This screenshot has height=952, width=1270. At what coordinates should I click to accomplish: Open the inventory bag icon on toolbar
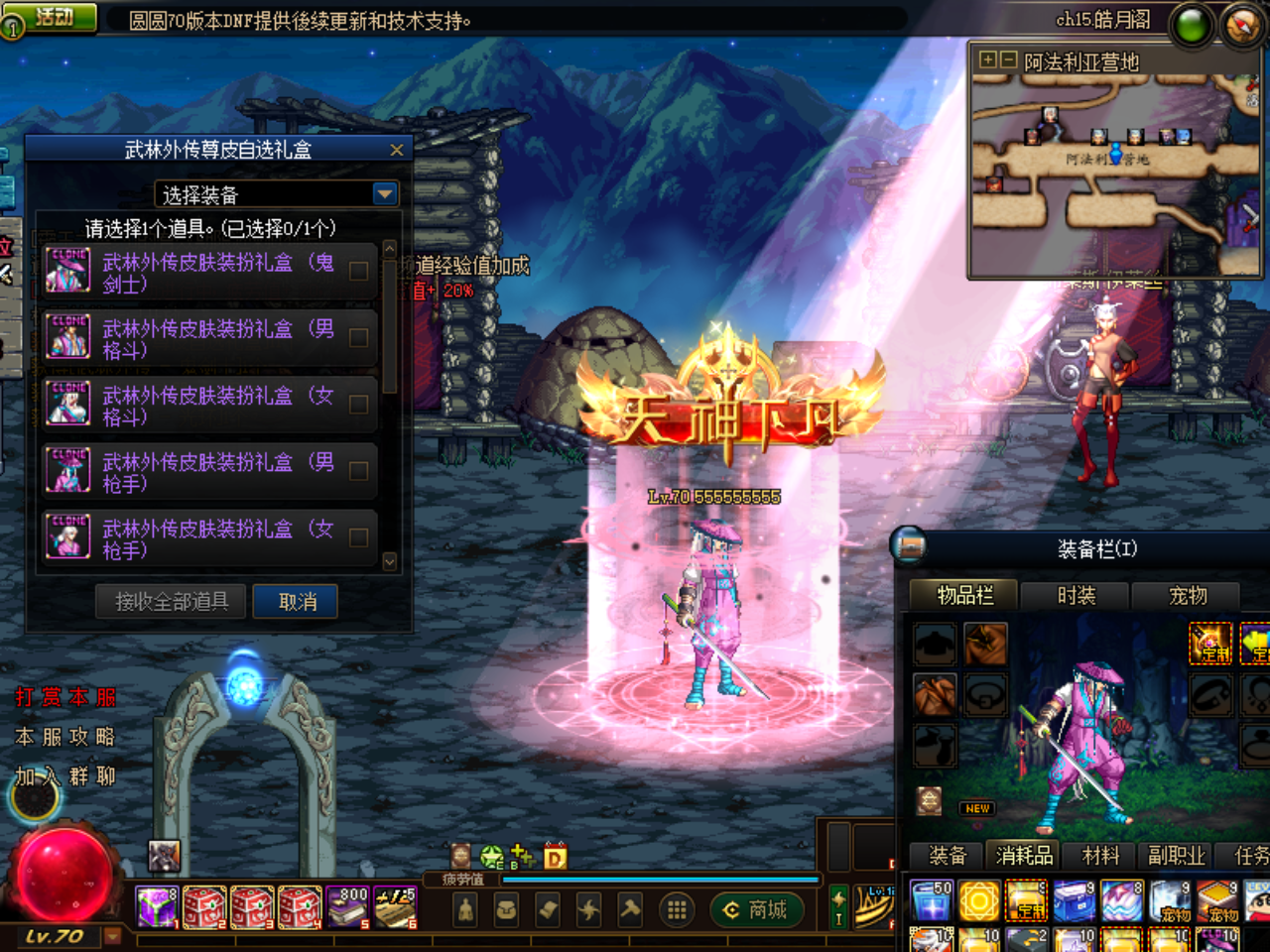(505, 909)
